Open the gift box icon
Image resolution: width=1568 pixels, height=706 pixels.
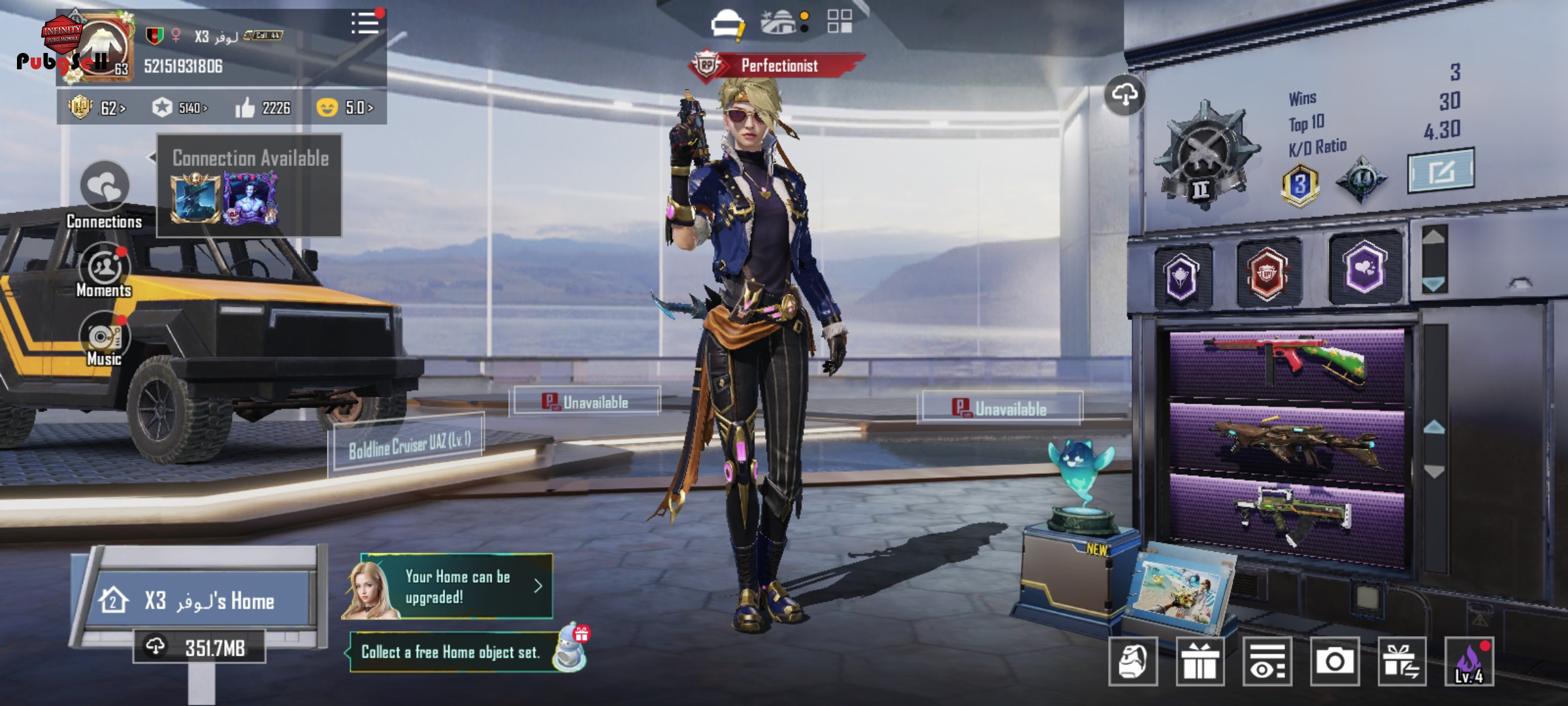click(x=1200, y=662)
